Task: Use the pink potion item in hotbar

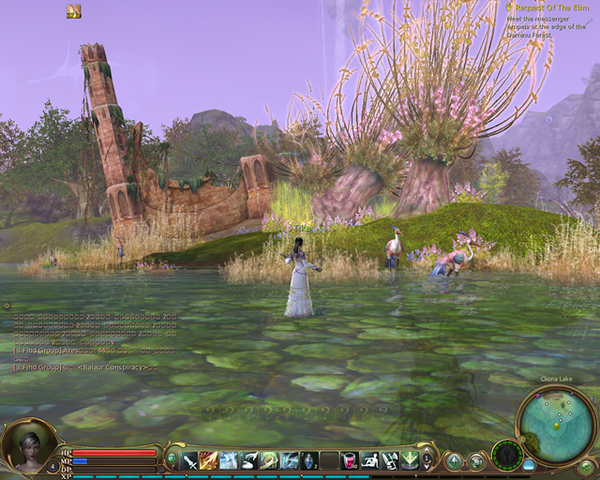Action: point(350,460)
